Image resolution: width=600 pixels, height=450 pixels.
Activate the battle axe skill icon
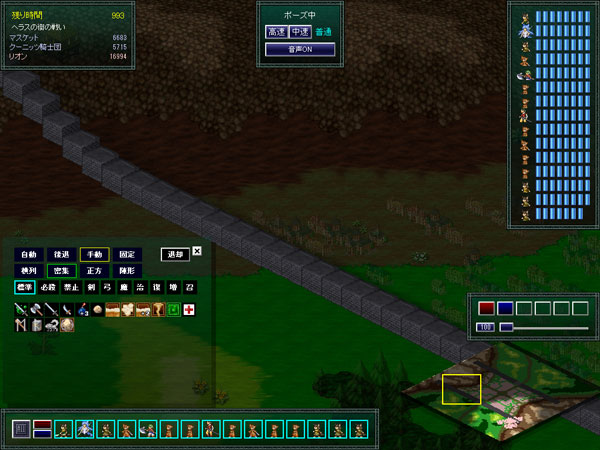tap(36, 310)
